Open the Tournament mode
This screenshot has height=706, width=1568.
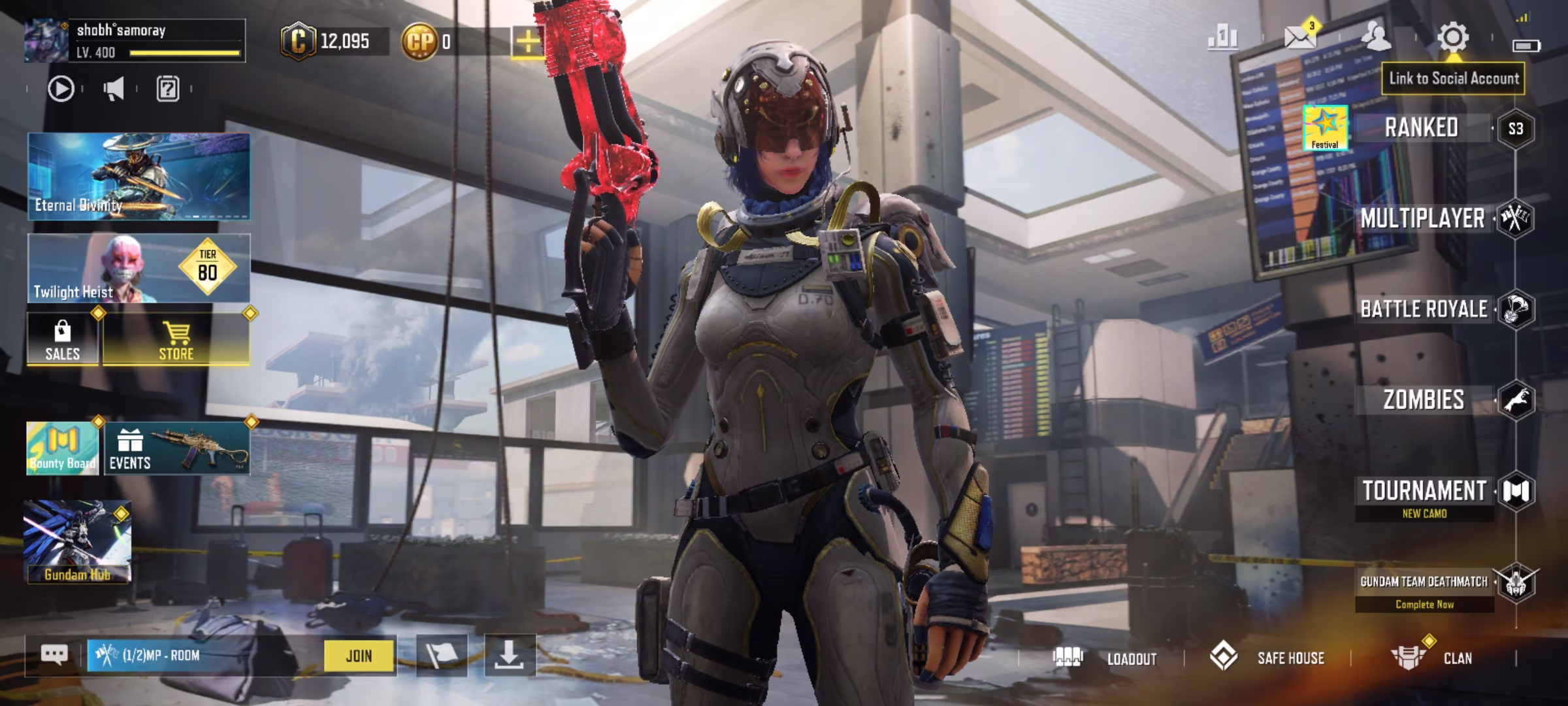coord(1424,491)
